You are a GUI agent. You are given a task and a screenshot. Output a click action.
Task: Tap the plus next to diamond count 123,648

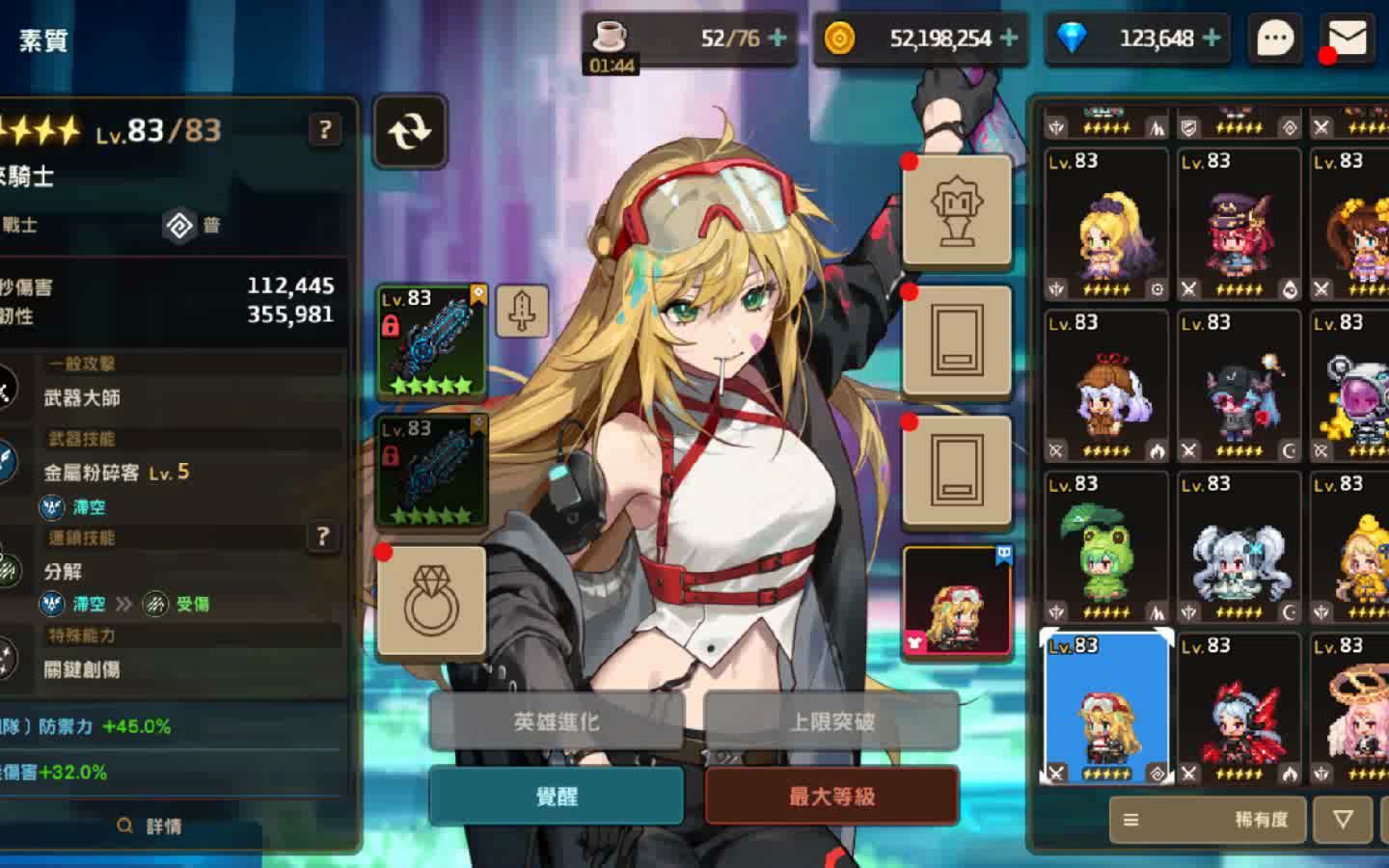click(1210, 38)
